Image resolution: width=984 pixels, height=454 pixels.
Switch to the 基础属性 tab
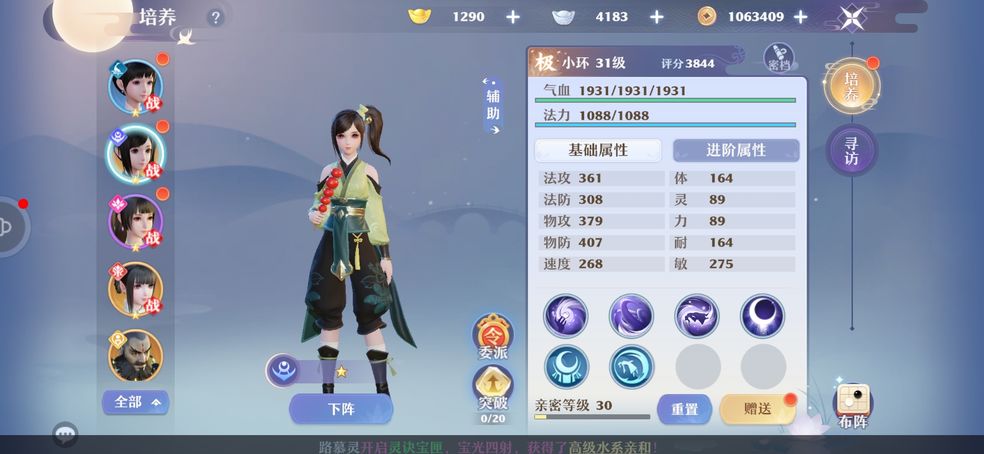598,150
